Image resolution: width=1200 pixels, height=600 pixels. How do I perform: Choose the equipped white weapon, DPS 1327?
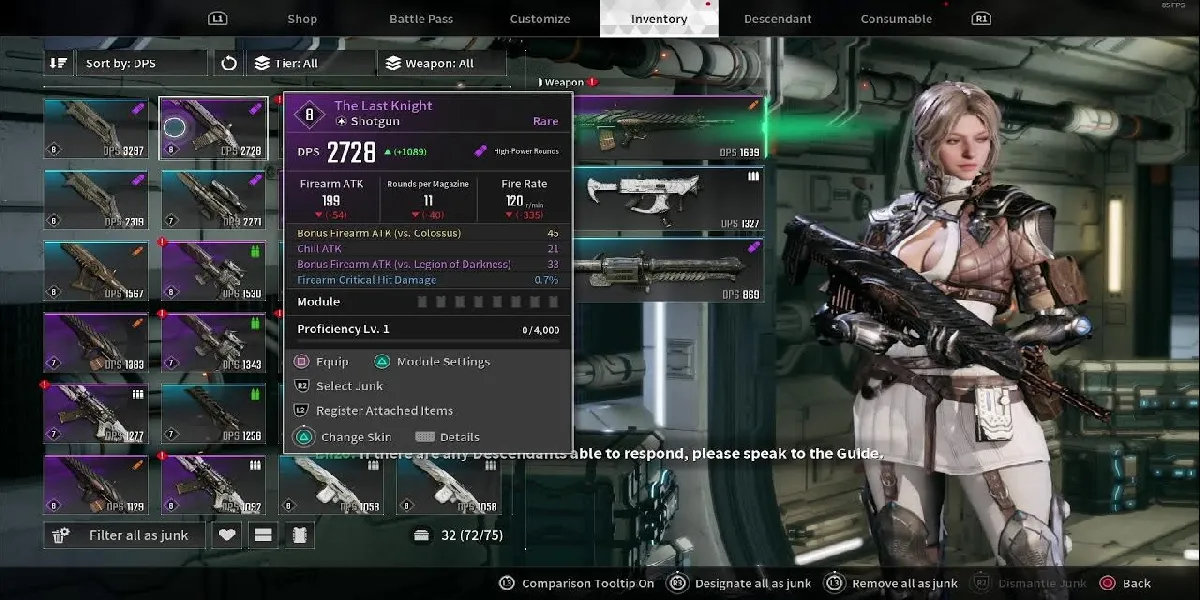pyautogui.click(x=665, y=198)
